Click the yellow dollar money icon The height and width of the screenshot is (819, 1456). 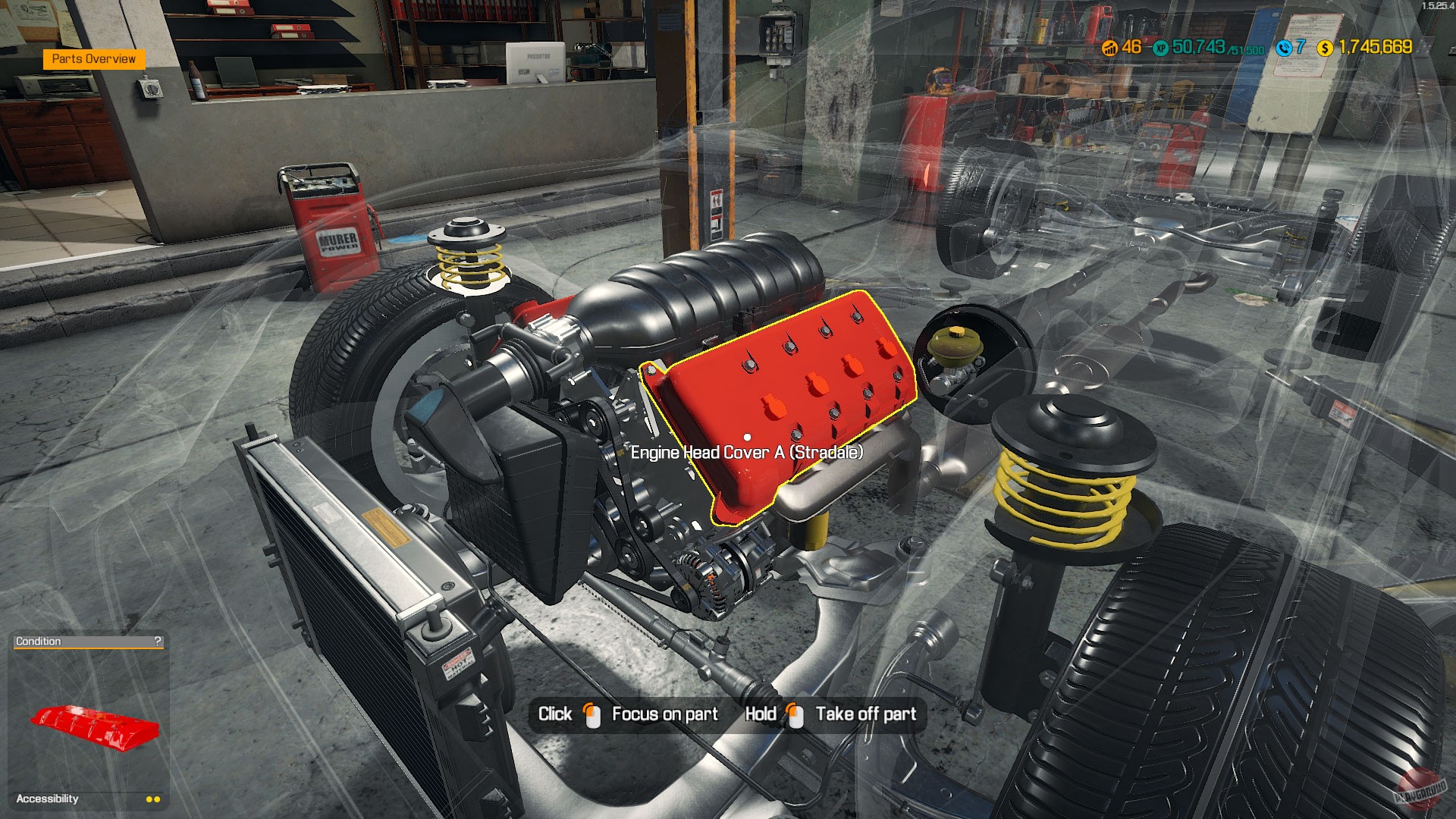(x=1324, y=49)
